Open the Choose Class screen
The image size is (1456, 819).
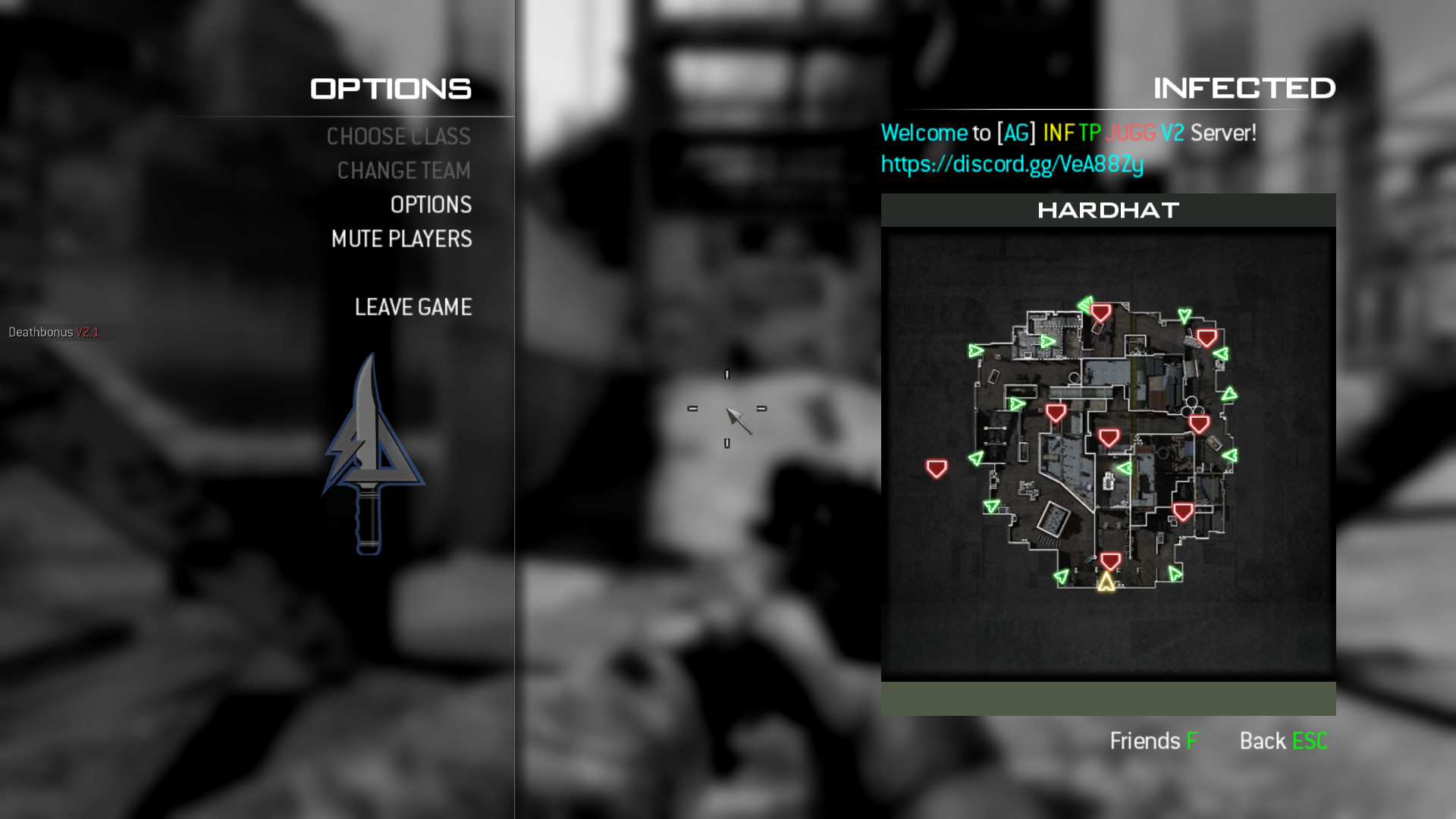click(398, 136)
